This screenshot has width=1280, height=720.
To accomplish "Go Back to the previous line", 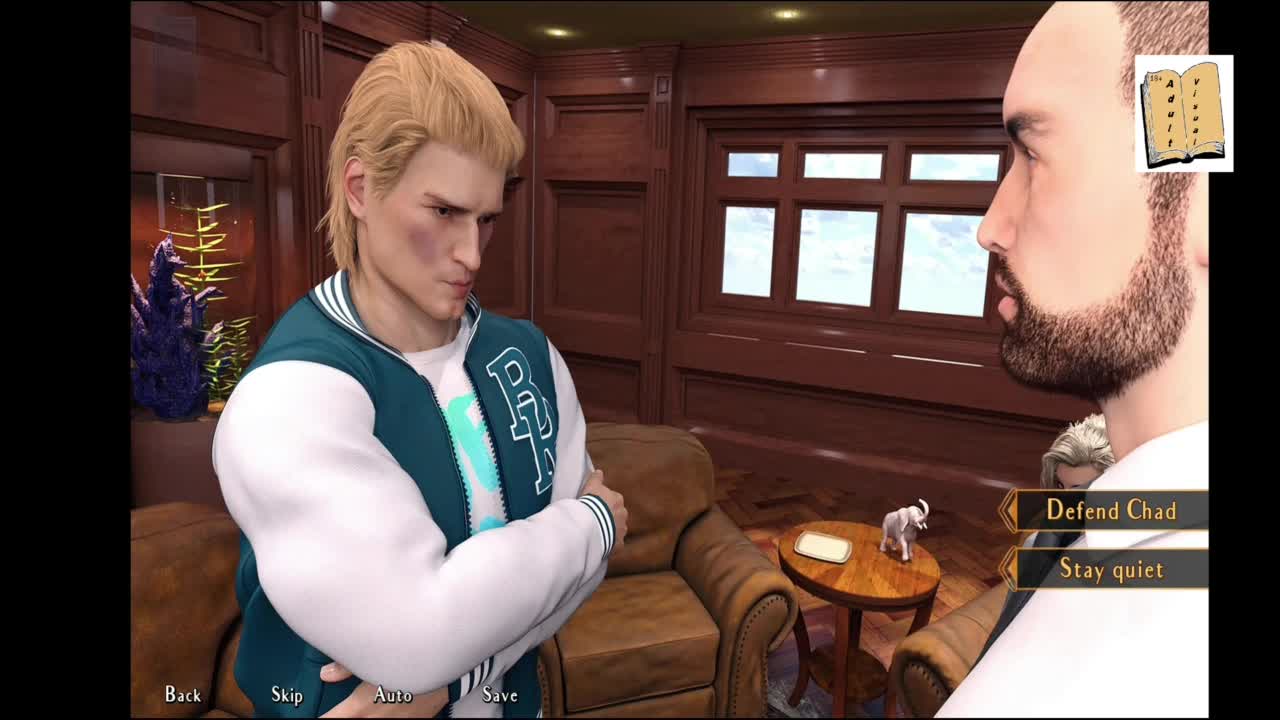I will tap(183, 694).
